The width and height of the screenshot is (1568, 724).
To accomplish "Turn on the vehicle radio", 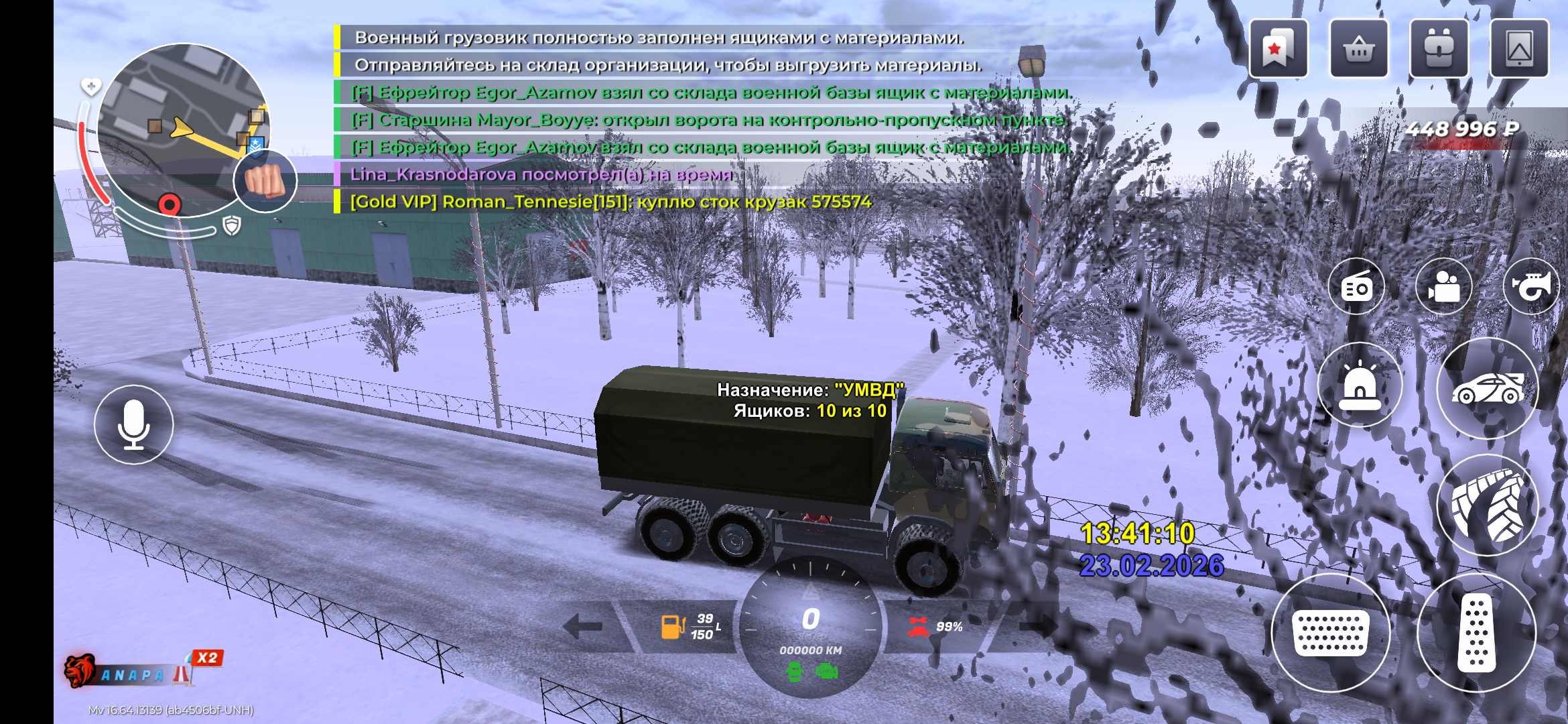I will tap(1357, 287).
